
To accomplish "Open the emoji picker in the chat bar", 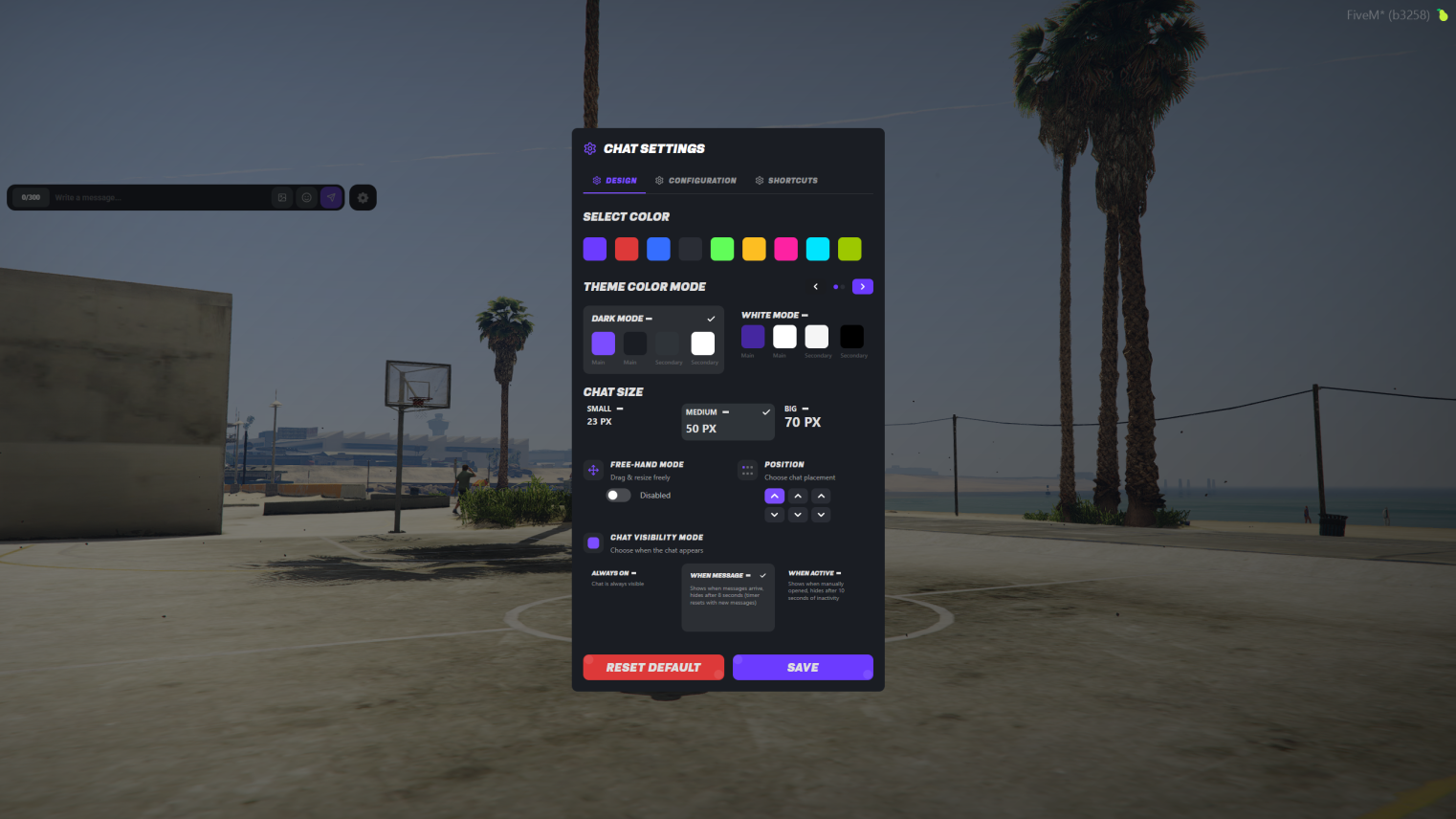I will pyautogui.click(x=306, y=197).
